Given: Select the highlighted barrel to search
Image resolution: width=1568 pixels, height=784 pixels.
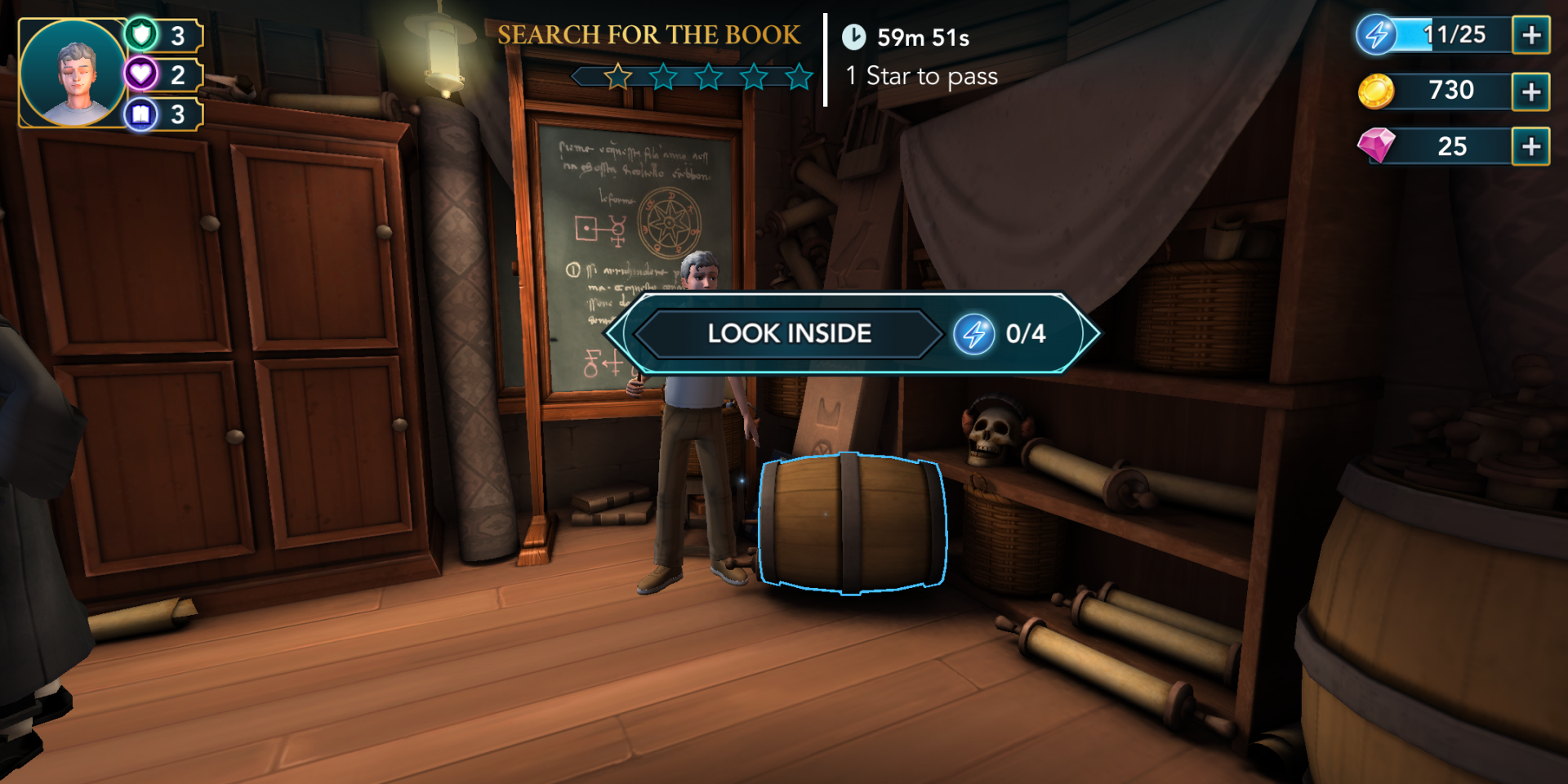Looking at the screenshot, I should (x=853, y=523).
